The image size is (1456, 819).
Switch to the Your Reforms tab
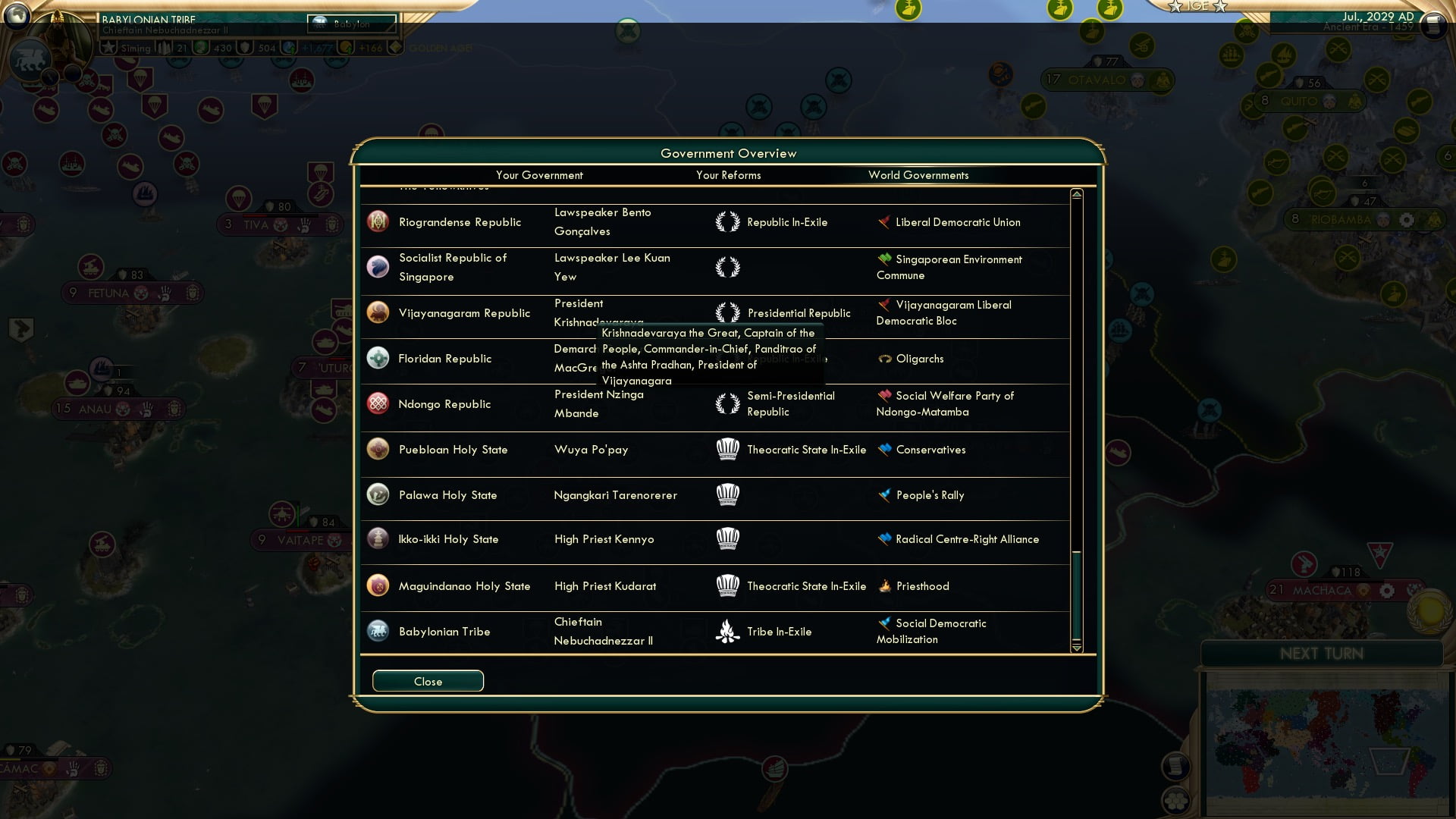[728, 175]
